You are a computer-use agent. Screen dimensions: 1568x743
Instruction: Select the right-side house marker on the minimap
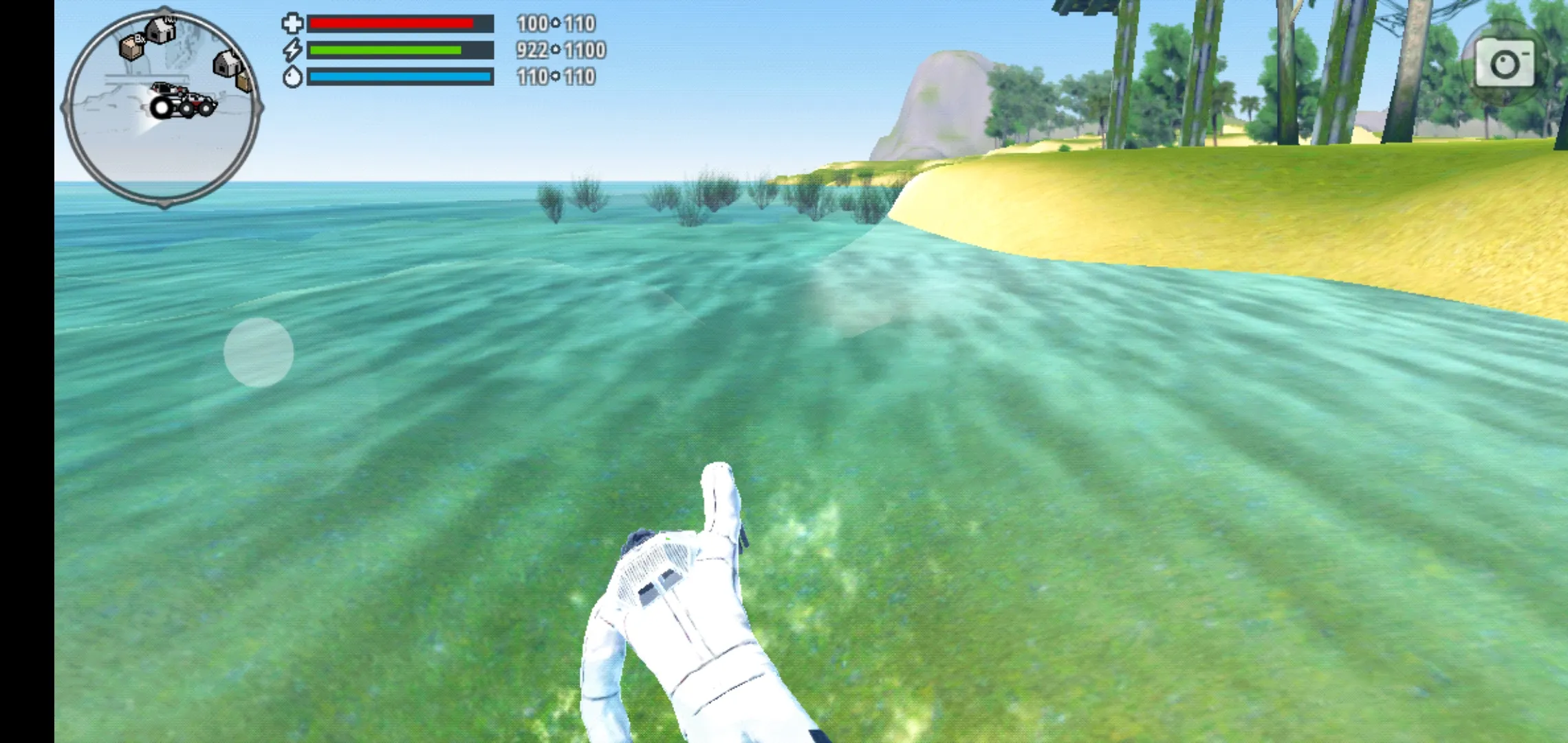tap(226, 65)
